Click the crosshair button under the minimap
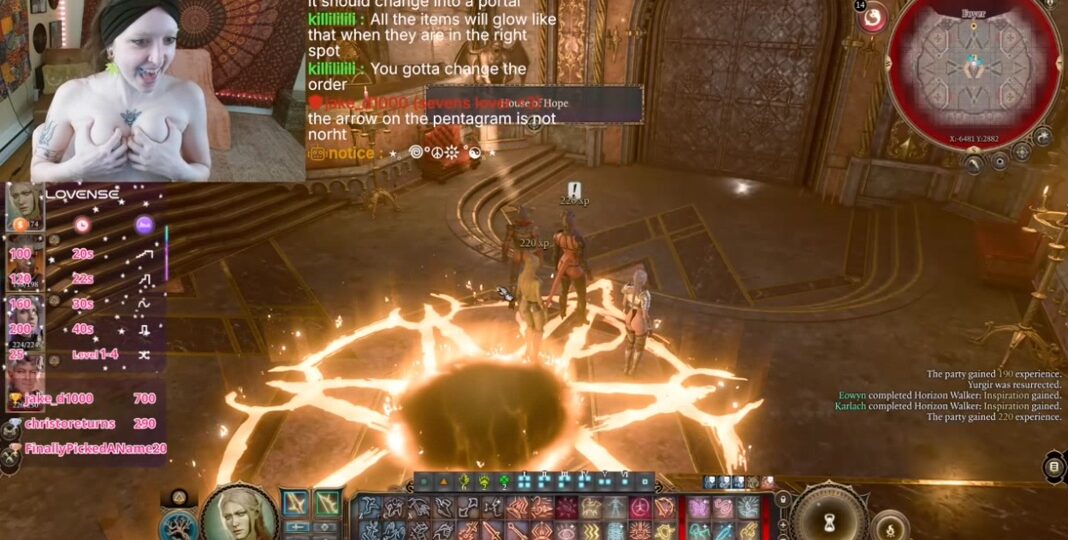Viewport: 1068px width, 540px height. click(1021, 152)
